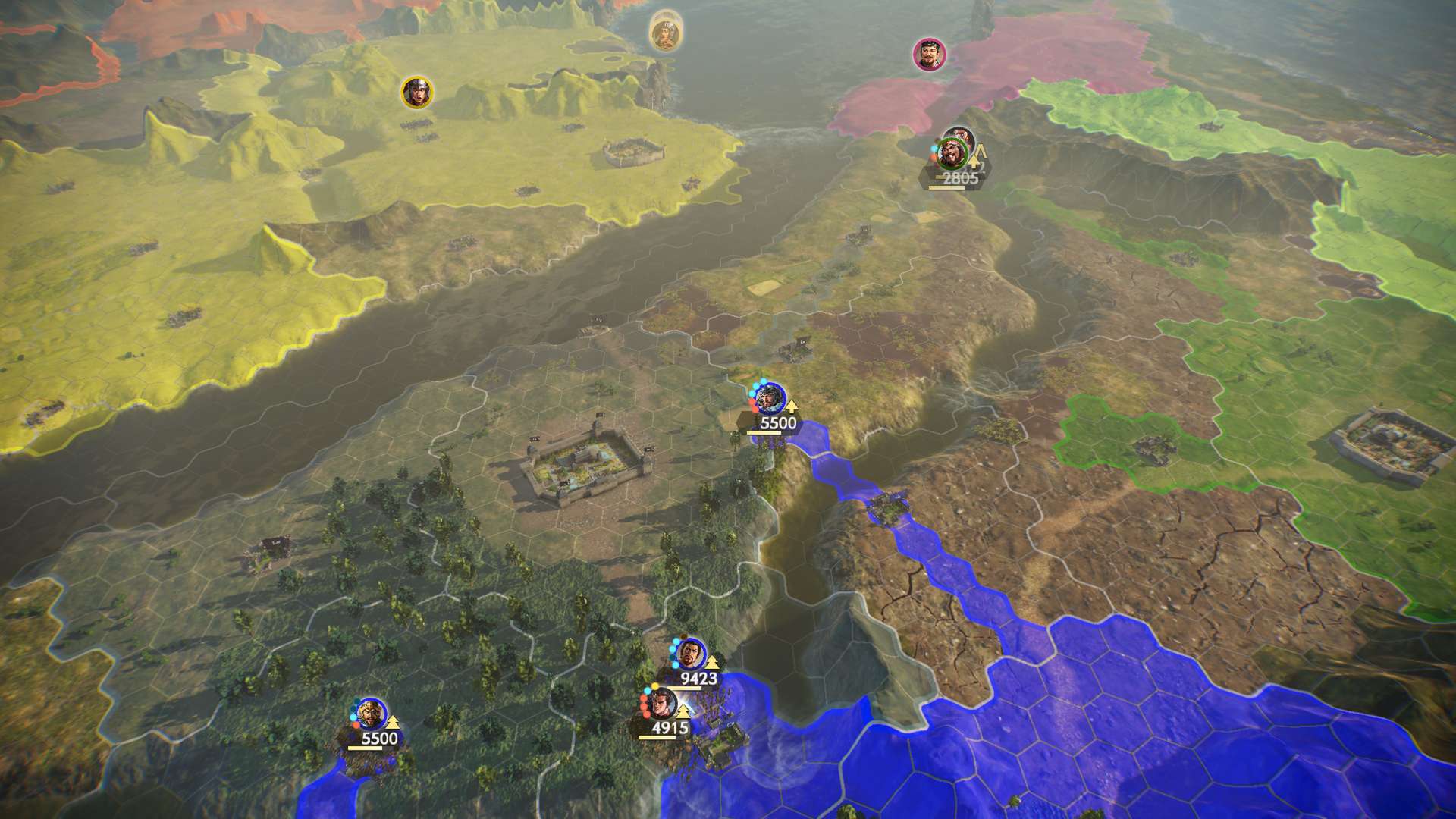Click the yellow-ringed officer portrait marker
Viewport: 1456px width, 819px height.
click(x=416, y=92)
